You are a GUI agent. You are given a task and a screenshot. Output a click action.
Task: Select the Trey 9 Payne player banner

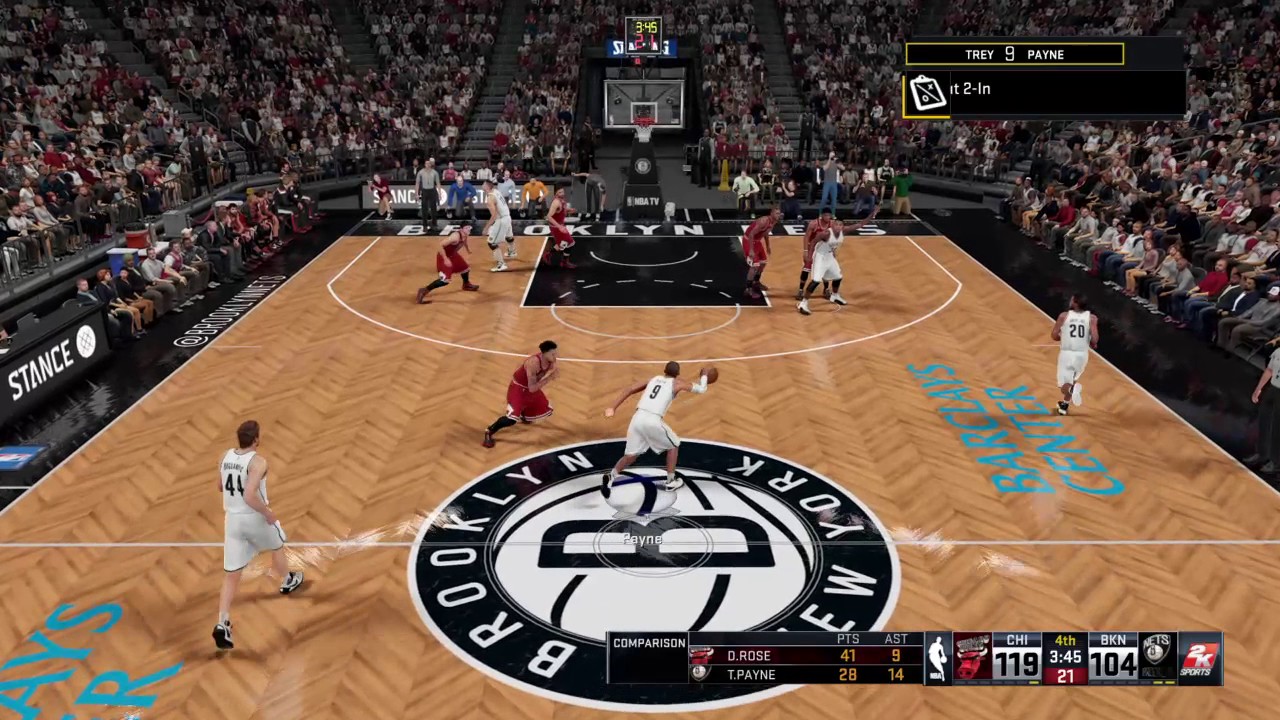click(1014, 55)
